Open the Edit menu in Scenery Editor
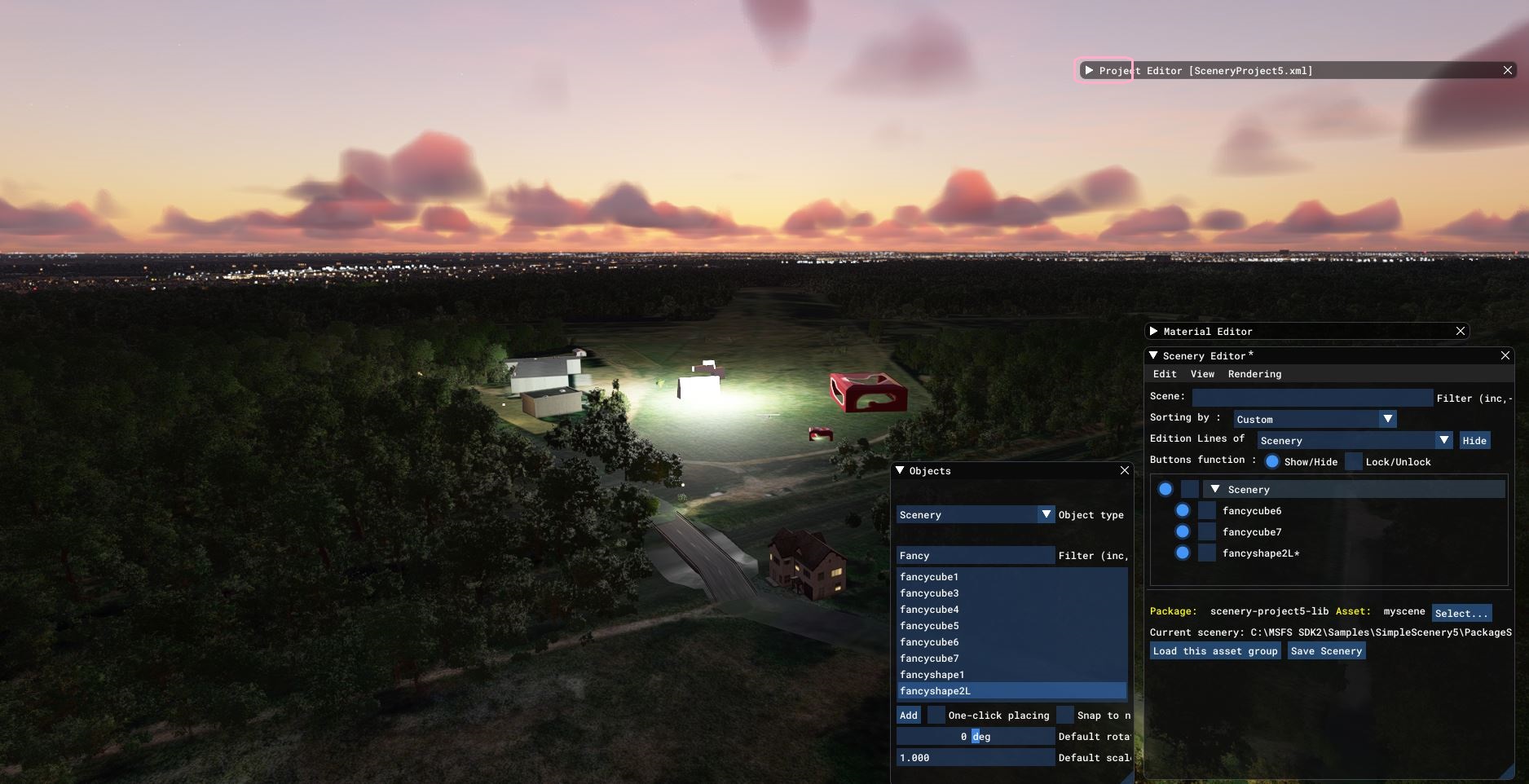1529x784 pixels. (1164, 374)
